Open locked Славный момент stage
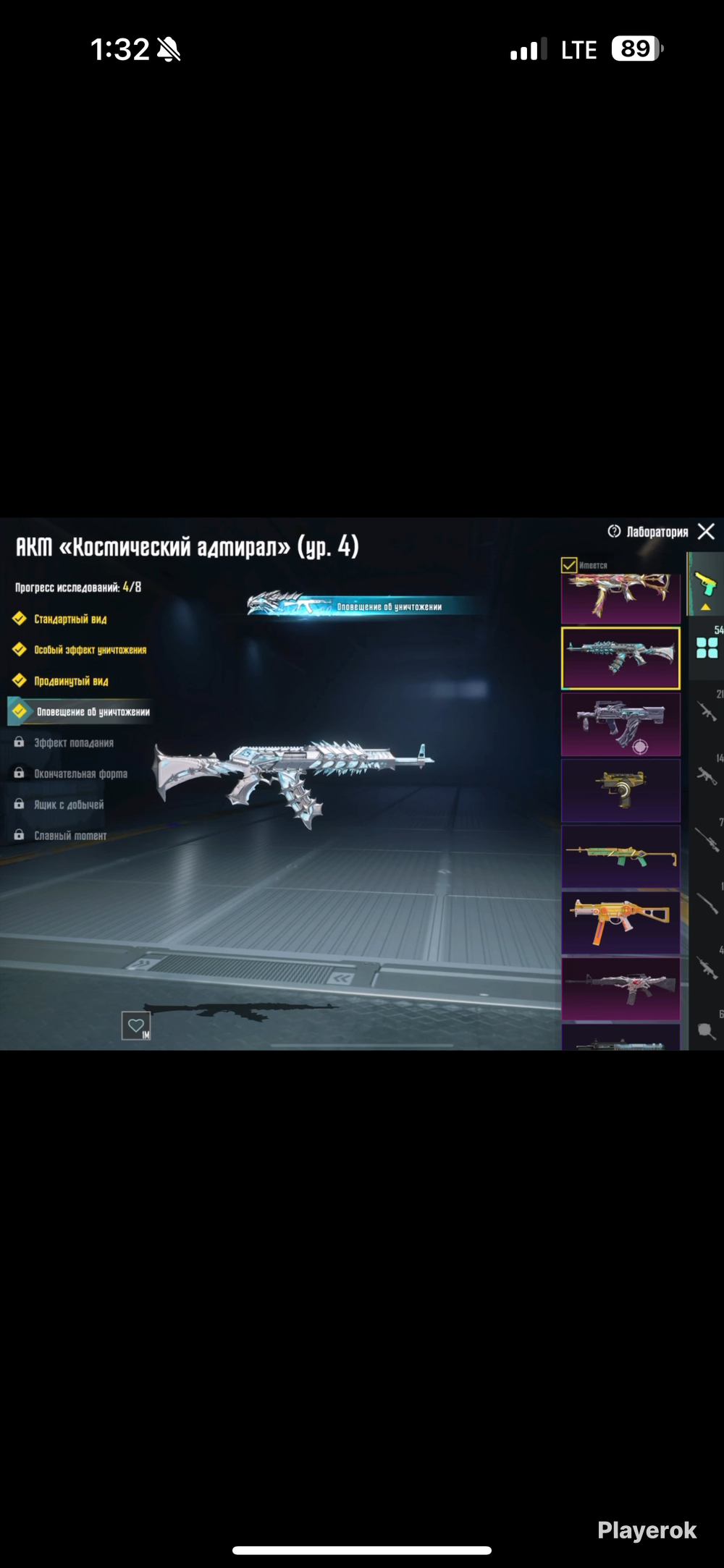The width and height of the screenshot is (724, 1568). coord(70,836)
